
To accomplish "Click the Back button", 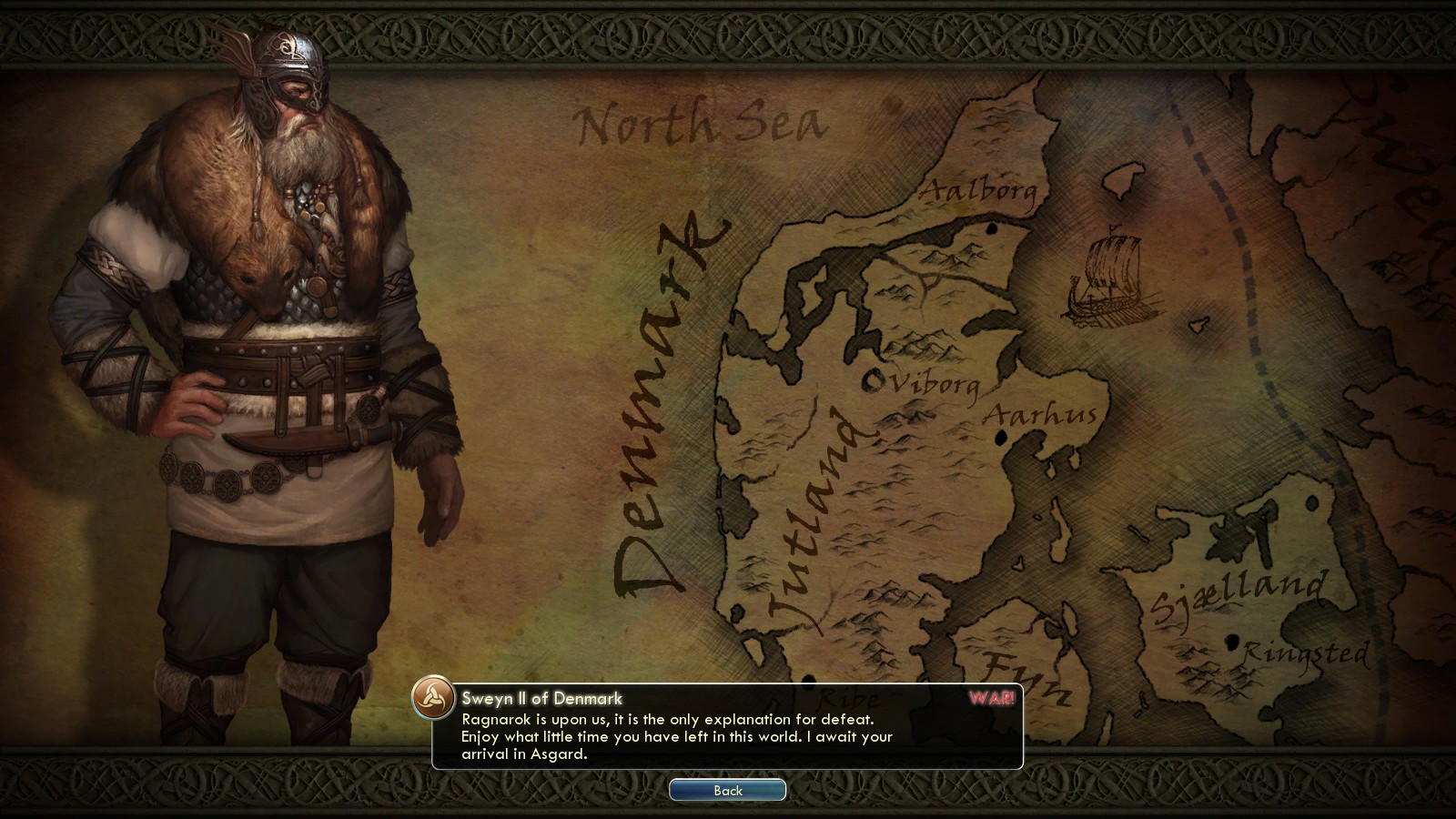I will pos(727,790).
